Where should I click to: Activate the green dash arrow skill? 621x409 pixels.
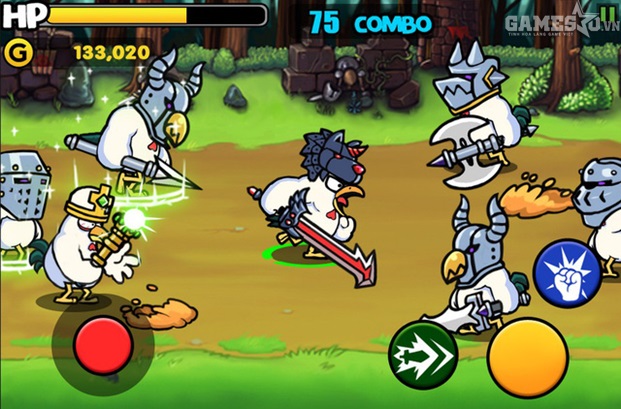tap(423, 354)
